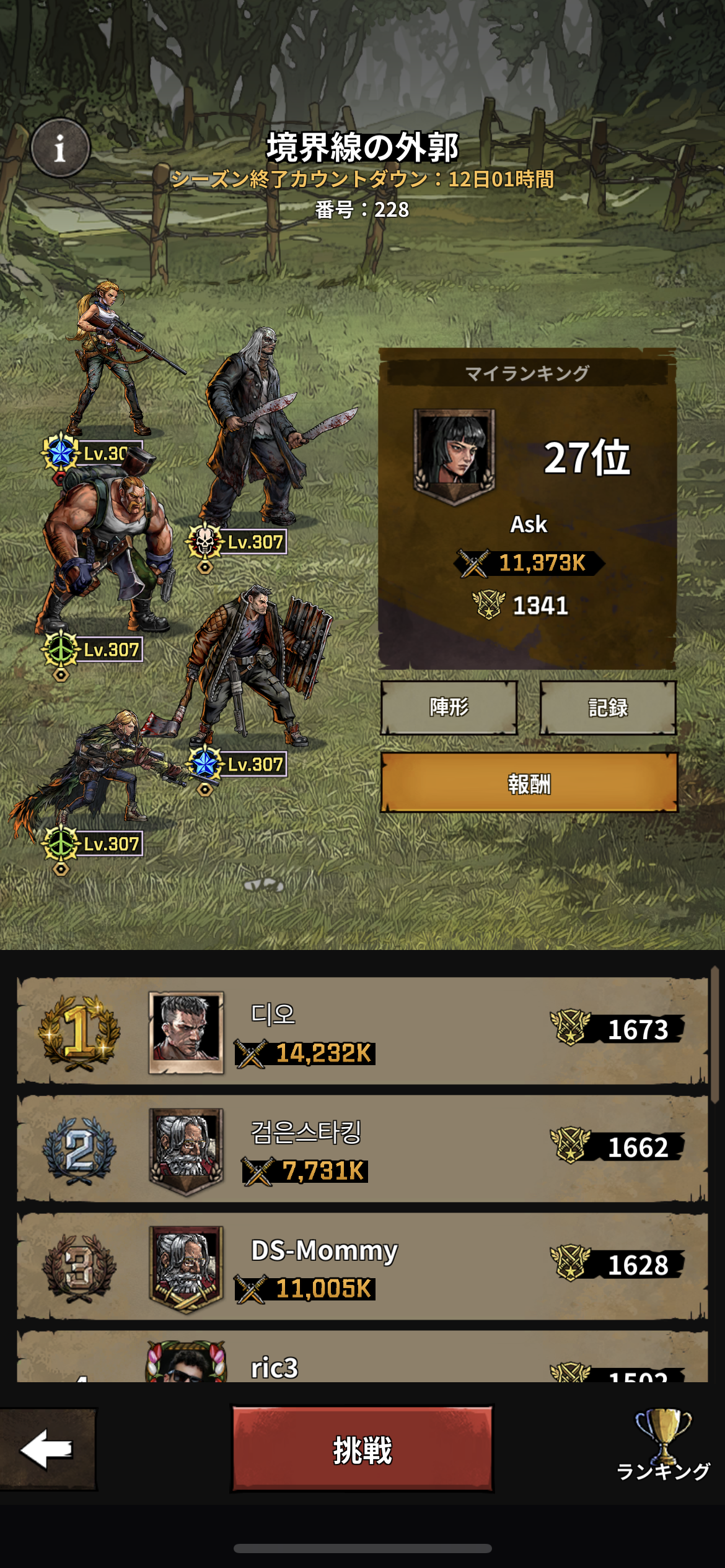Tap my profile portrait in マイランキング
Viewport: 725px width, 1568px height.
pos(454,455)
